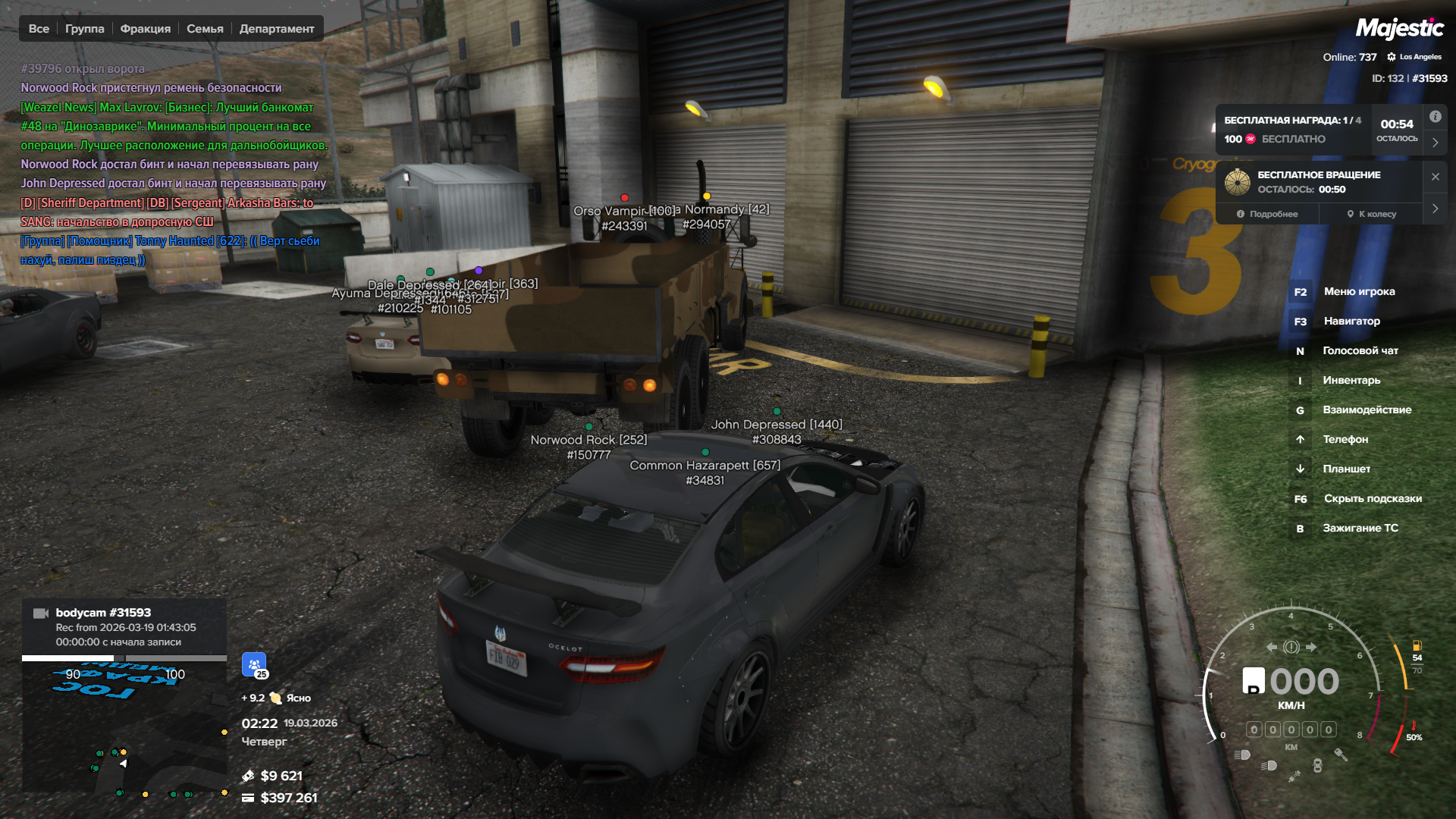Switch to the Все chat tab

[x=39, y=29]
